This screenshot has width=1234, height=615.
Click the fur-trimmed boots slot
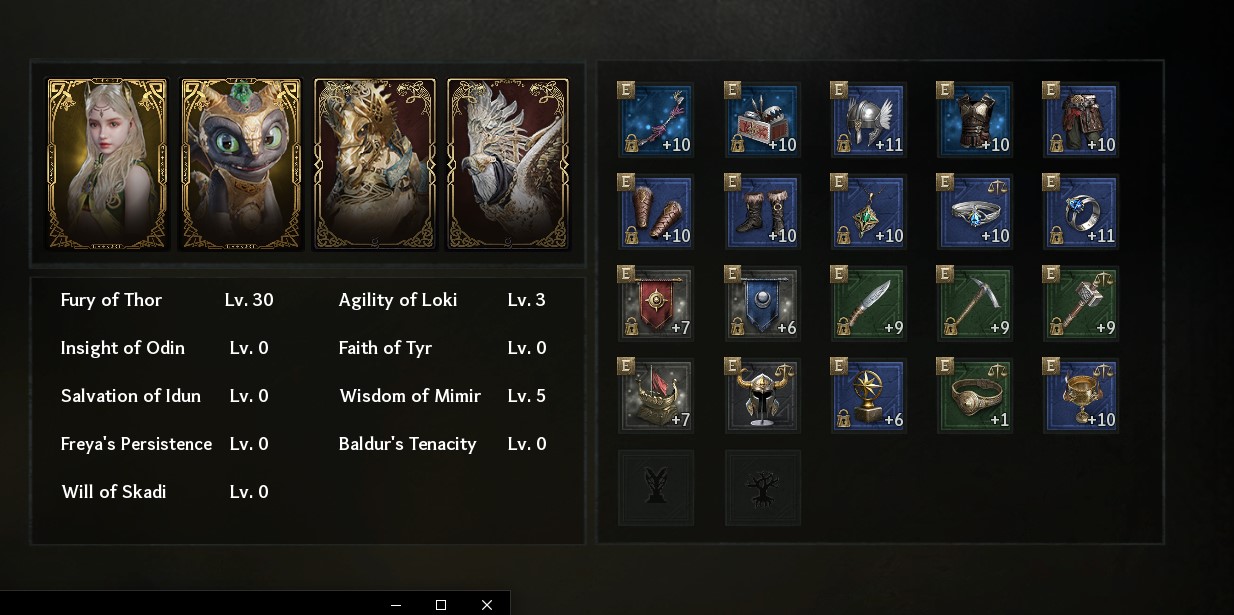click(762, 212)
